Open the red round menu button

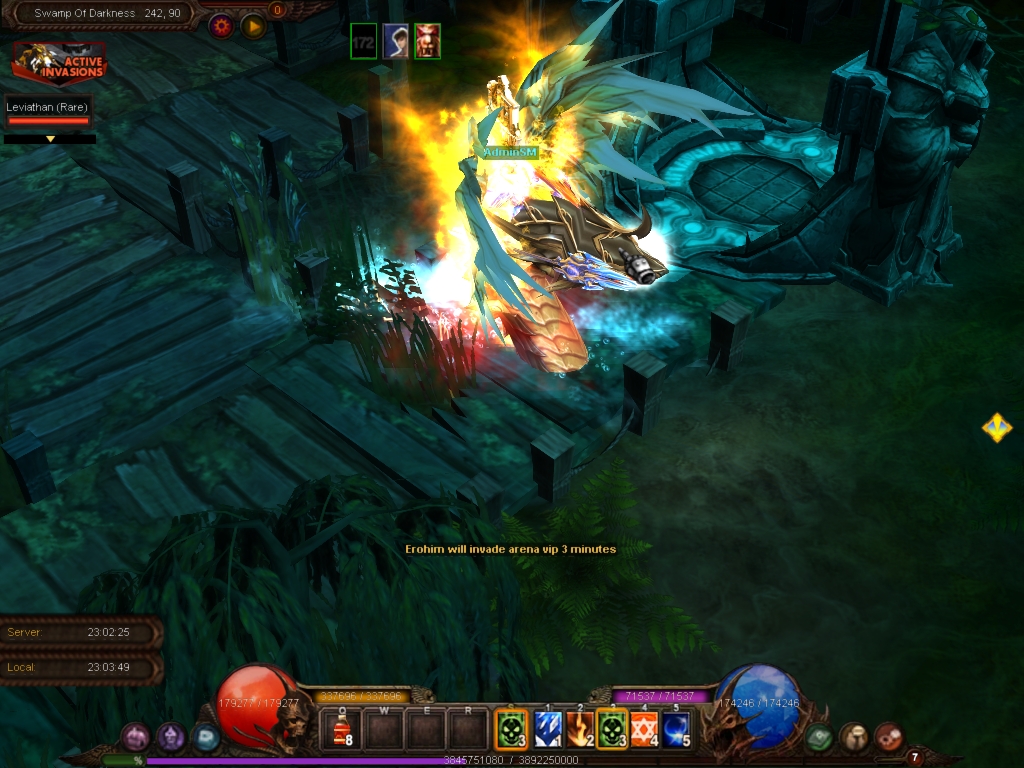click(x=888, y=738)
